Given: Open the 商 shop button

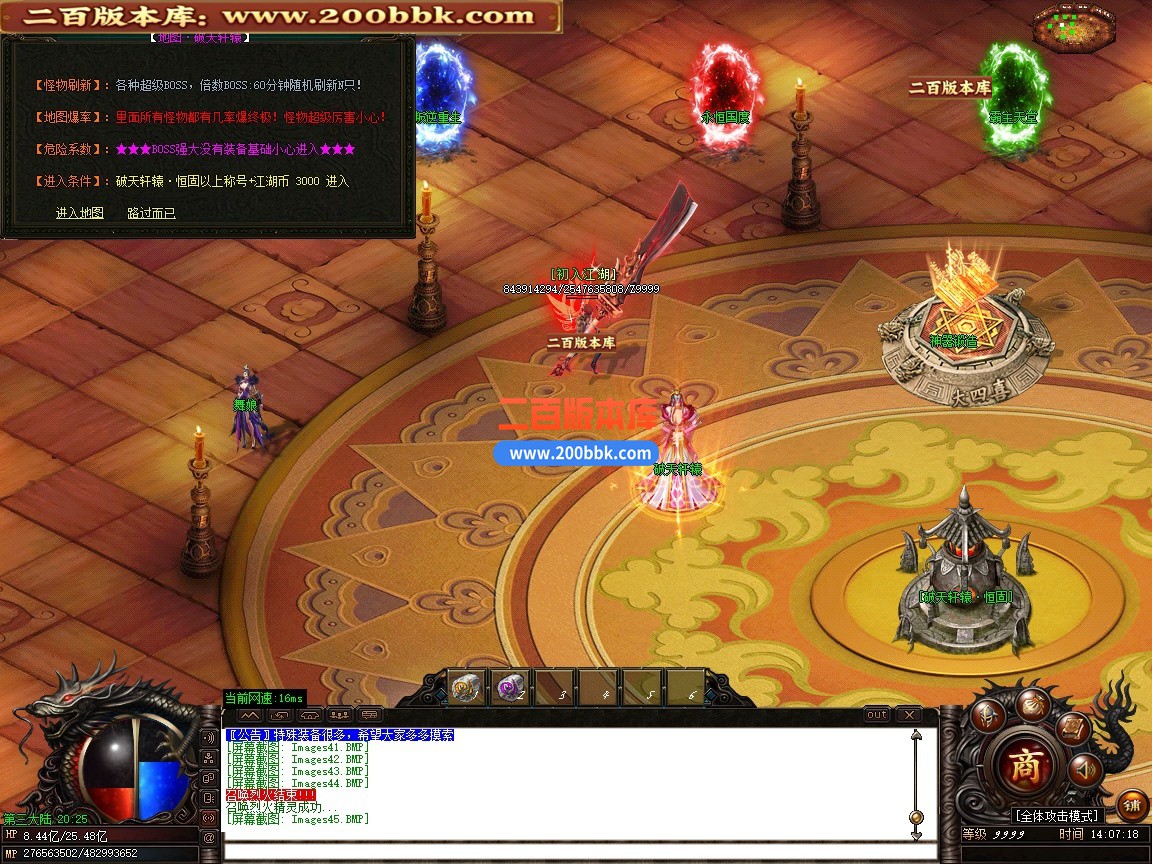Looking at the screenshot, I should (1024, 767).
